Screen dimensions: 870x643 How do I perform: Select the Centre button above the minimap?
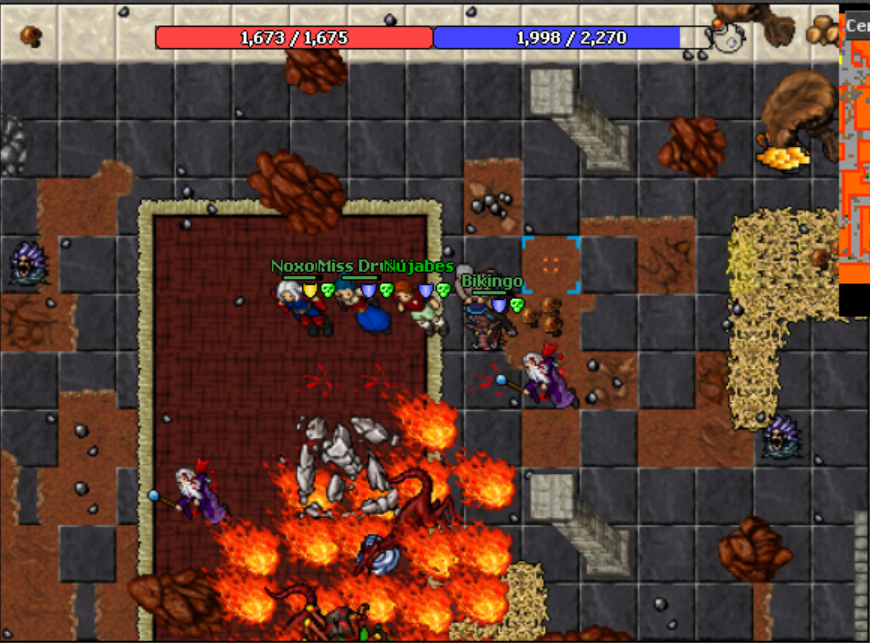tap(857, 26)
